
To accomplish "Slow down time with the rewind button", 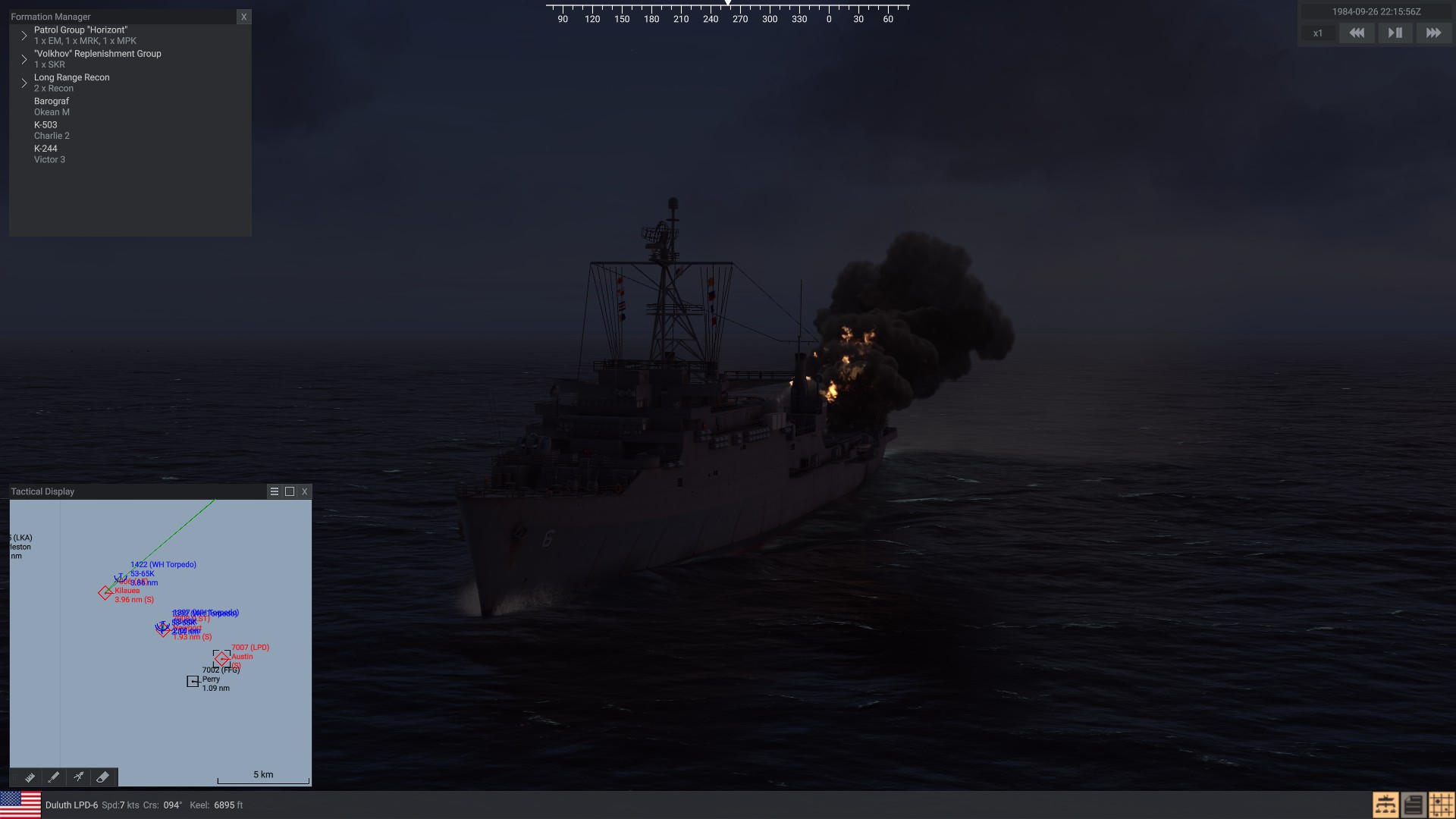I will tap(1357, 33).
